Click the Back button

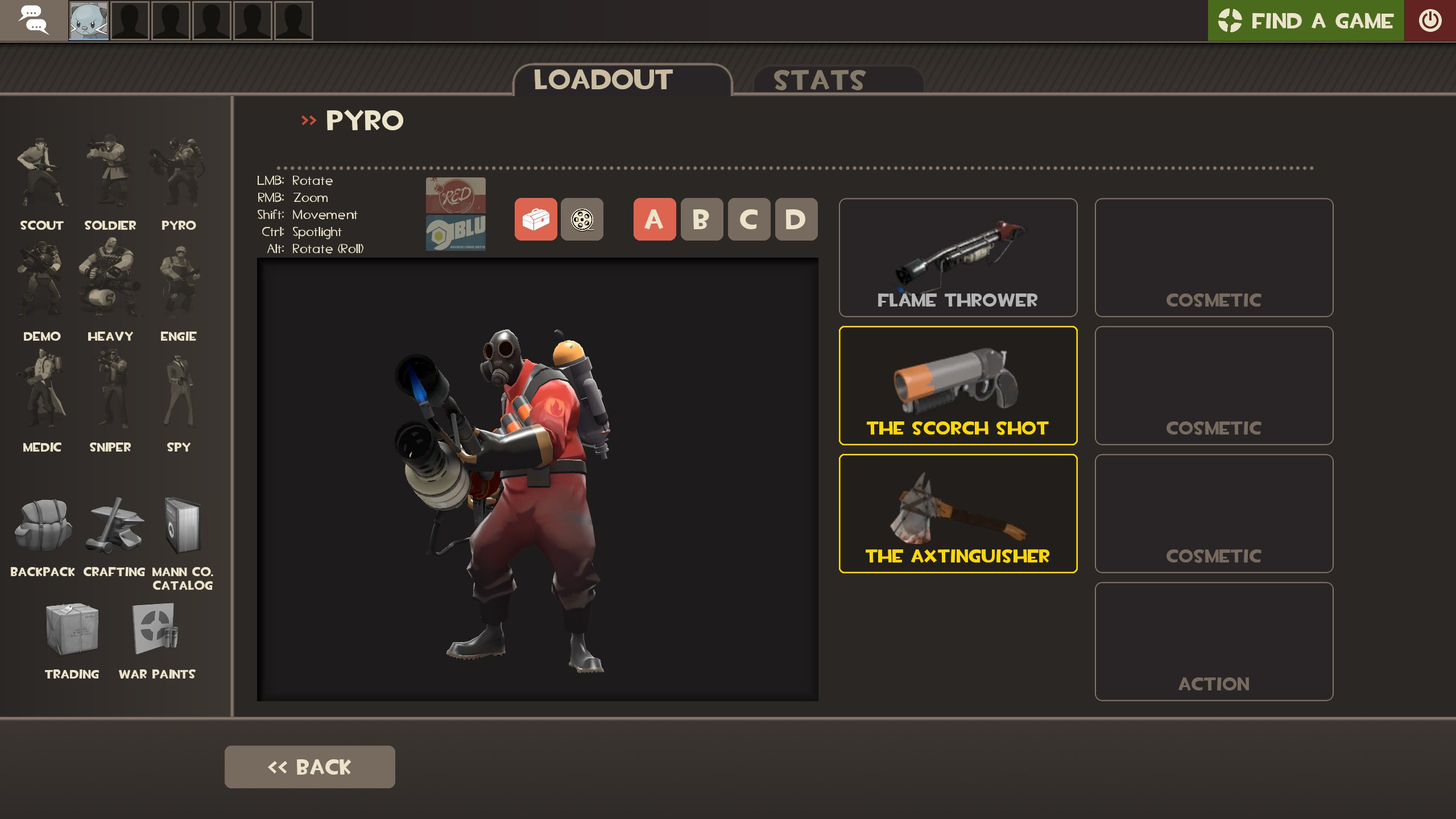309,767
